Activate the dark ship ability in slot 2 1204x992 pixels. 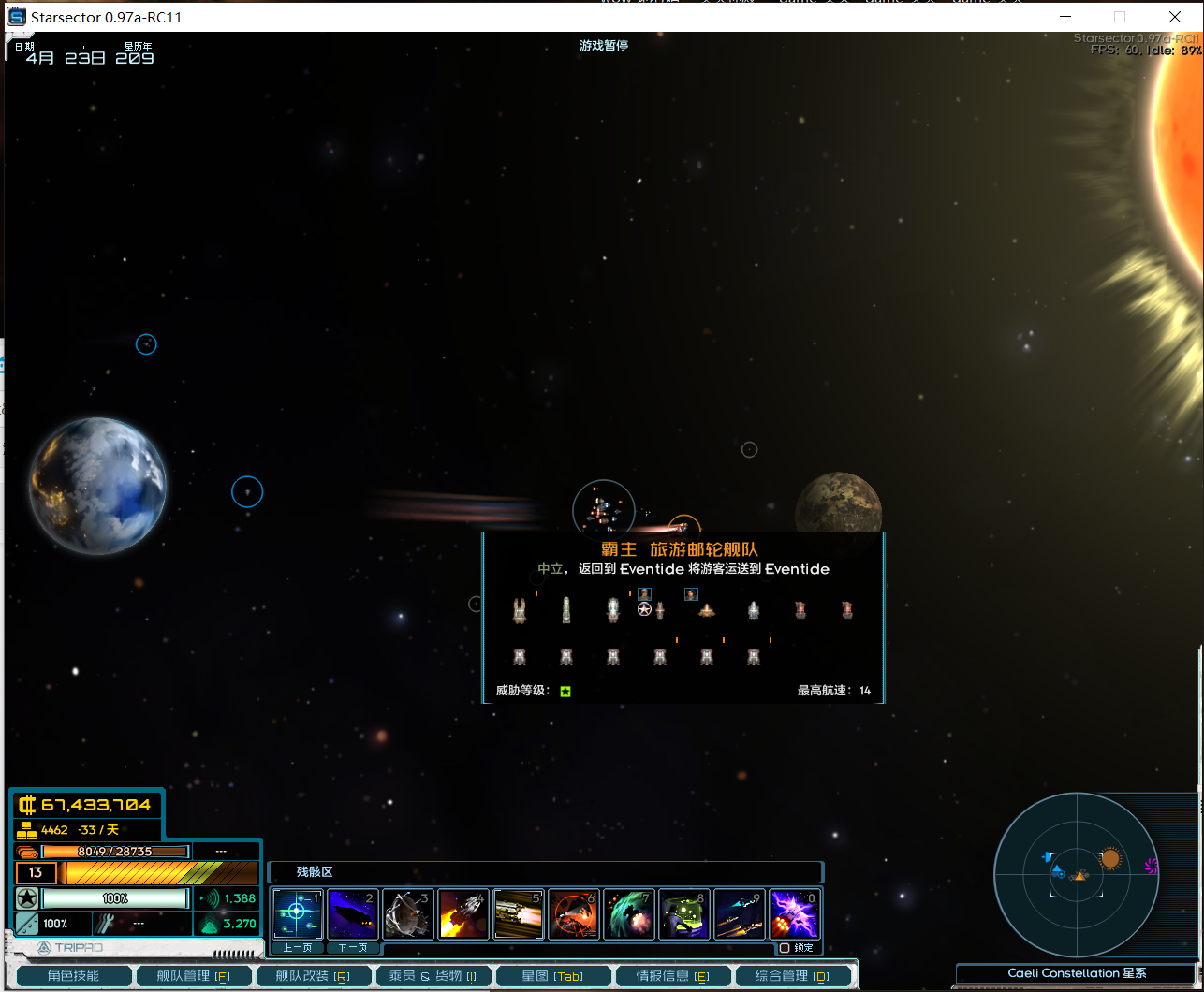[x=353, y=914]
